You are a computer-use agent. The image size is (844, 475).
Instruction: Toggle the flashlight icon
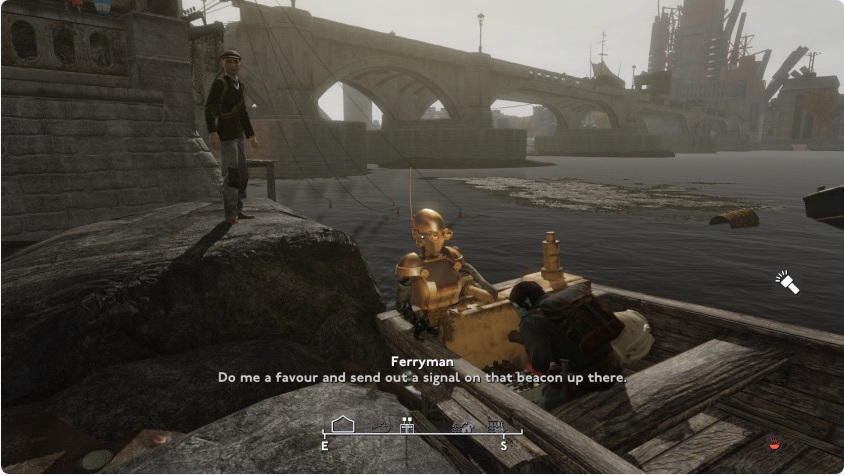pyautogui.click(x=788, y=282)
